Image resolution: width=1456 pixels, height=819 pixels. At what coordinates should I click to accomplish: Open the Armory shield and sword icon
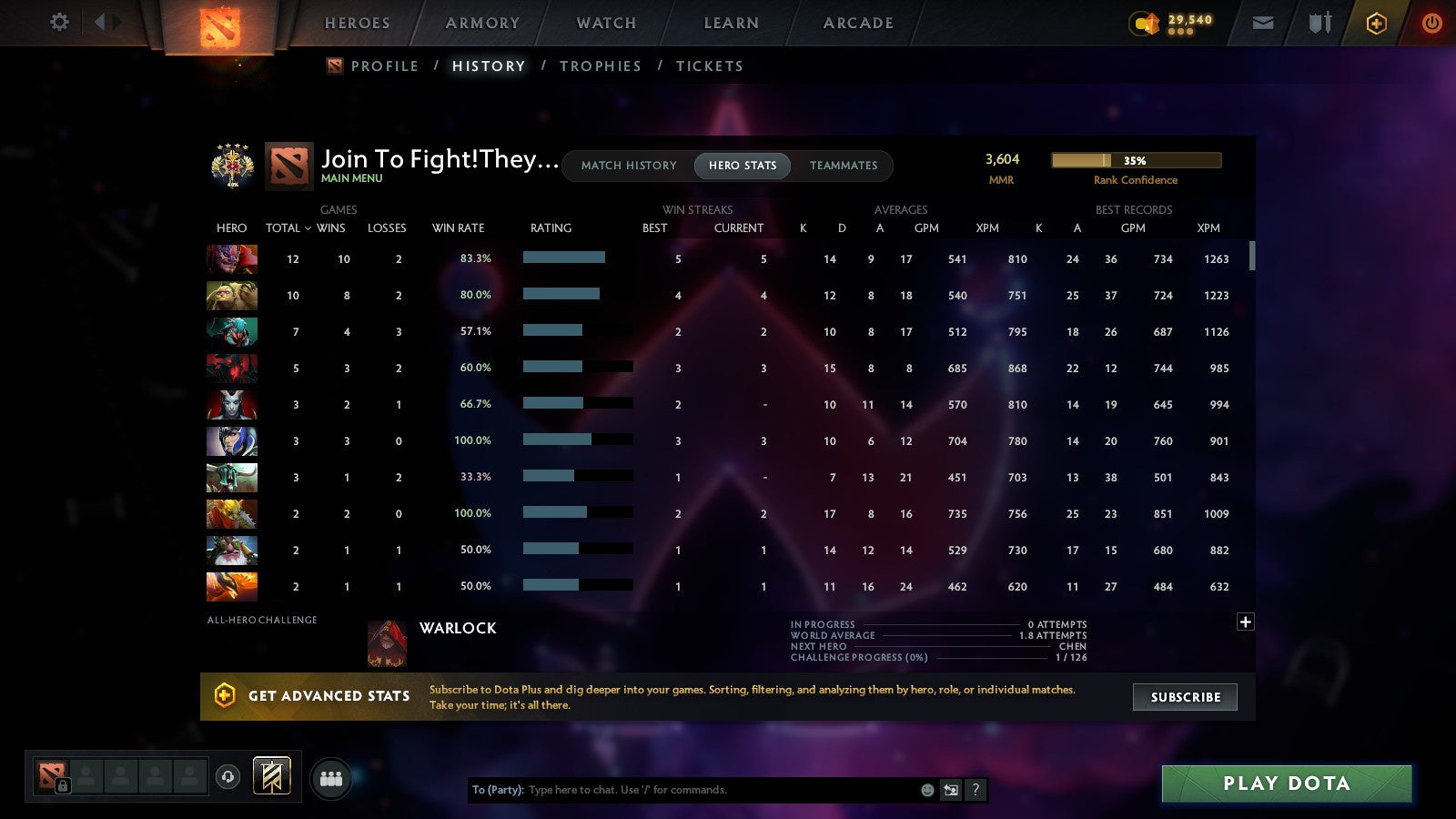tap(1319, 22)
